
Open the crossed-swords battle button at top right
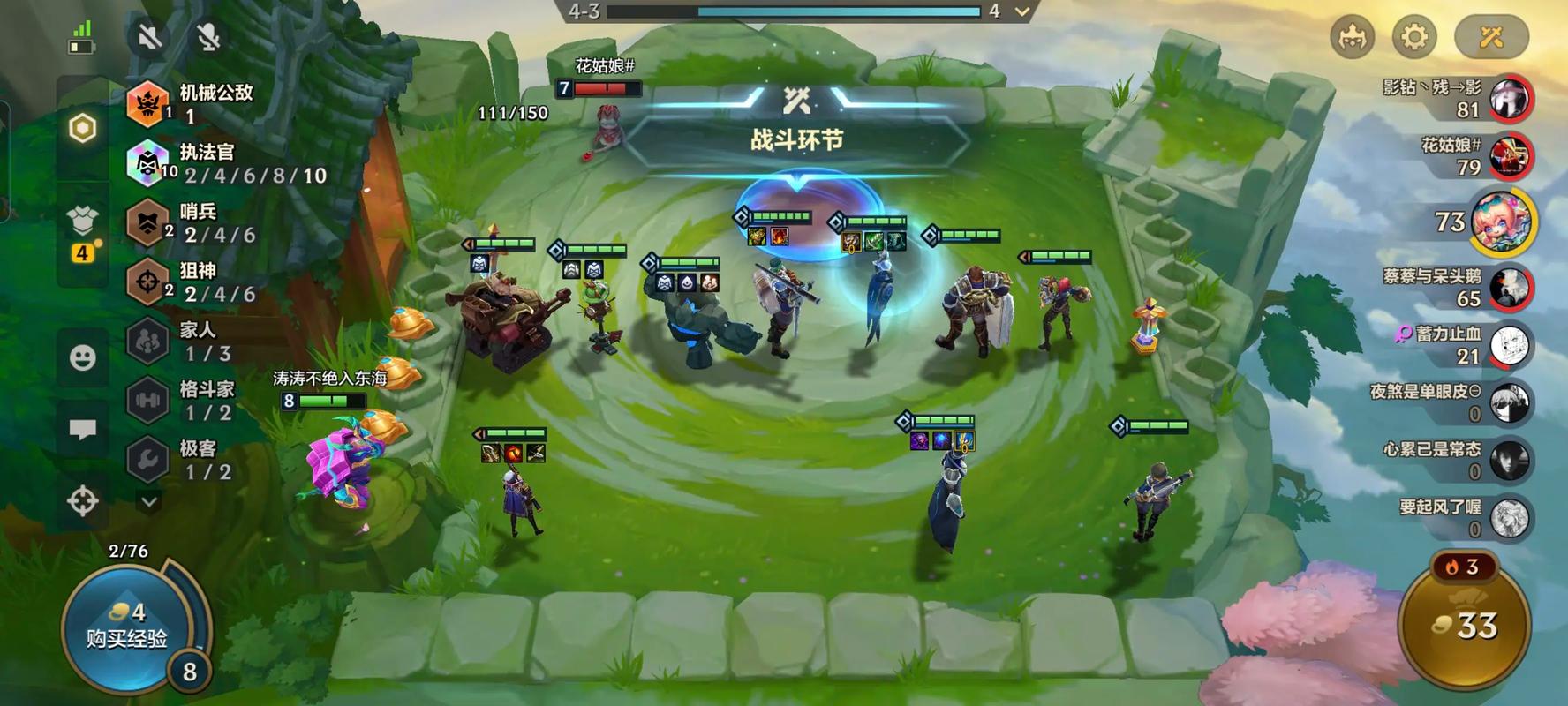pyautogui.click(x=1491, y=37)
